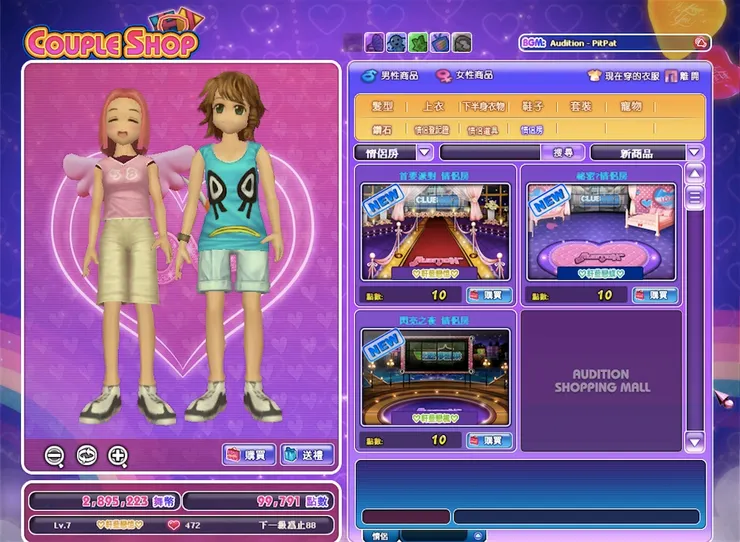Click the 送禮 (gift) button under preview

tap(307, 455)
